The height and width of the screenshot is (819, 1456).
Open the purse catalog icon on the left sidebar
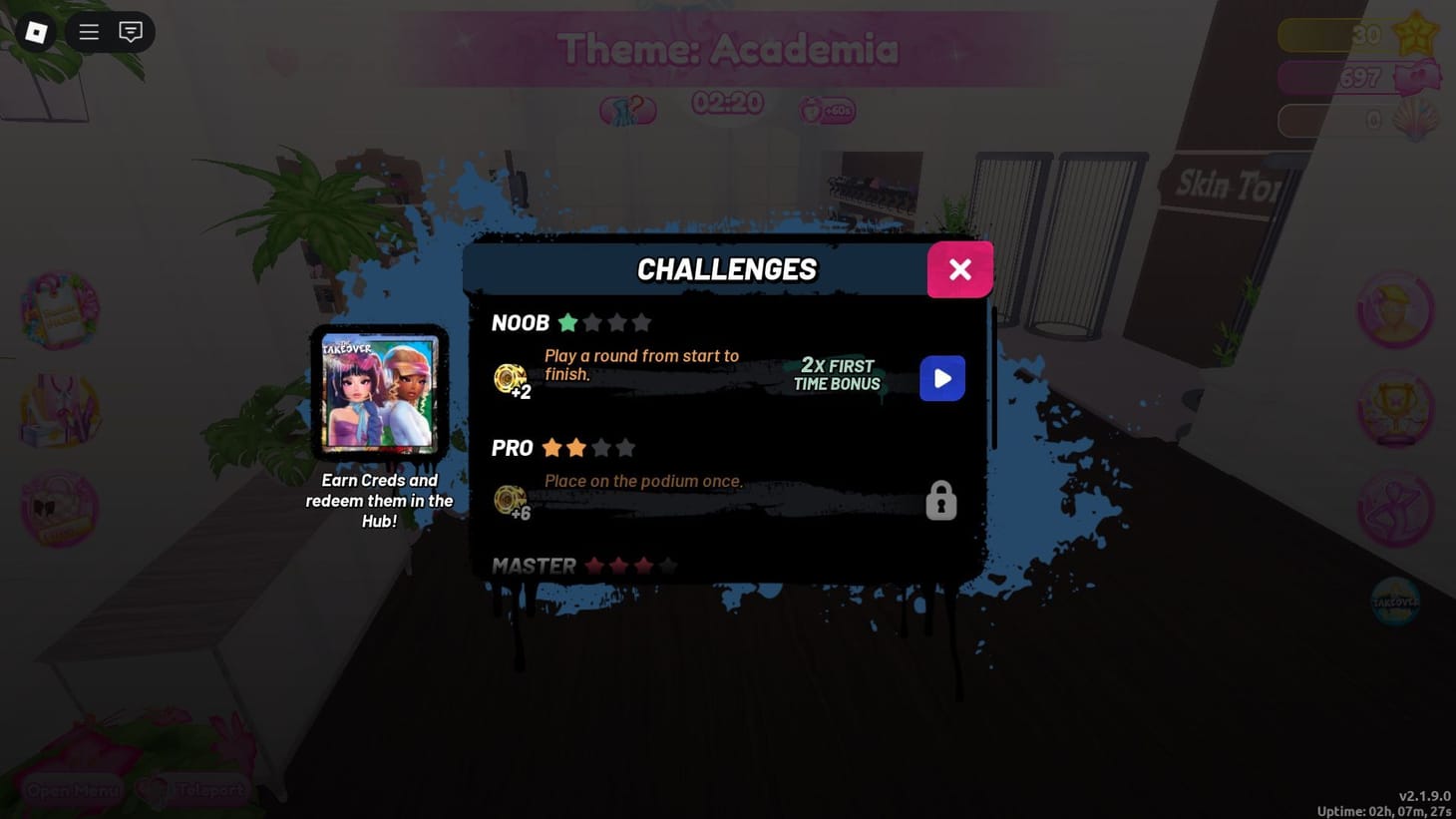pos(60,509)
